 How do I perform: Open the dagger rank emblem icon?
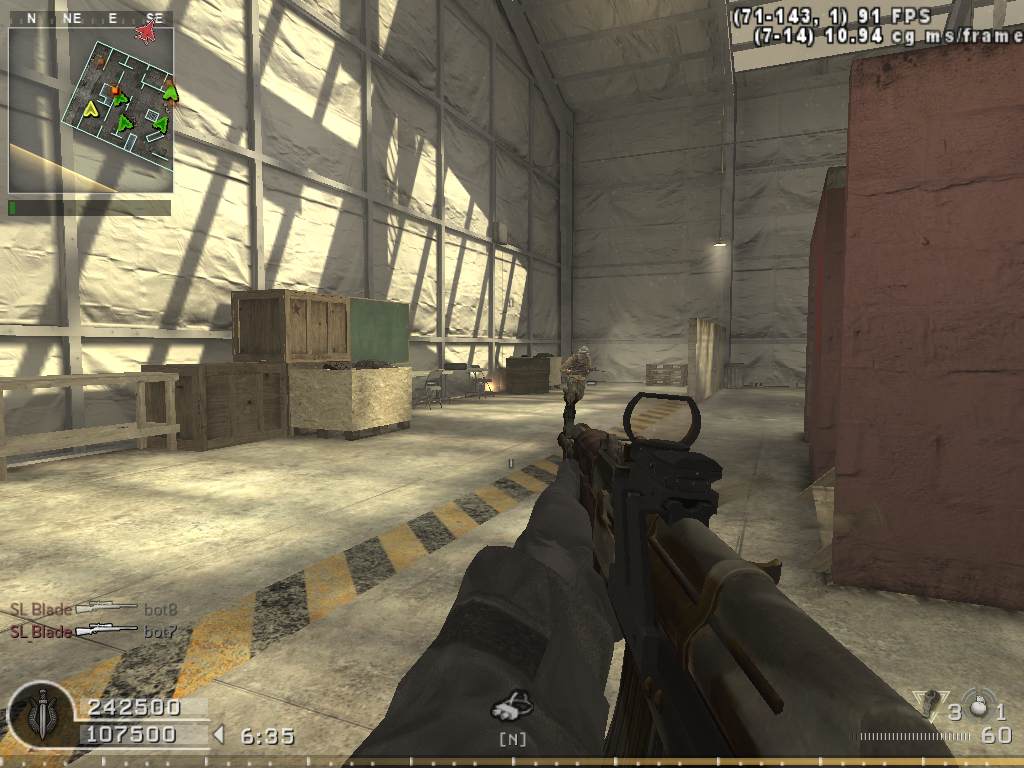coord(40,716)
